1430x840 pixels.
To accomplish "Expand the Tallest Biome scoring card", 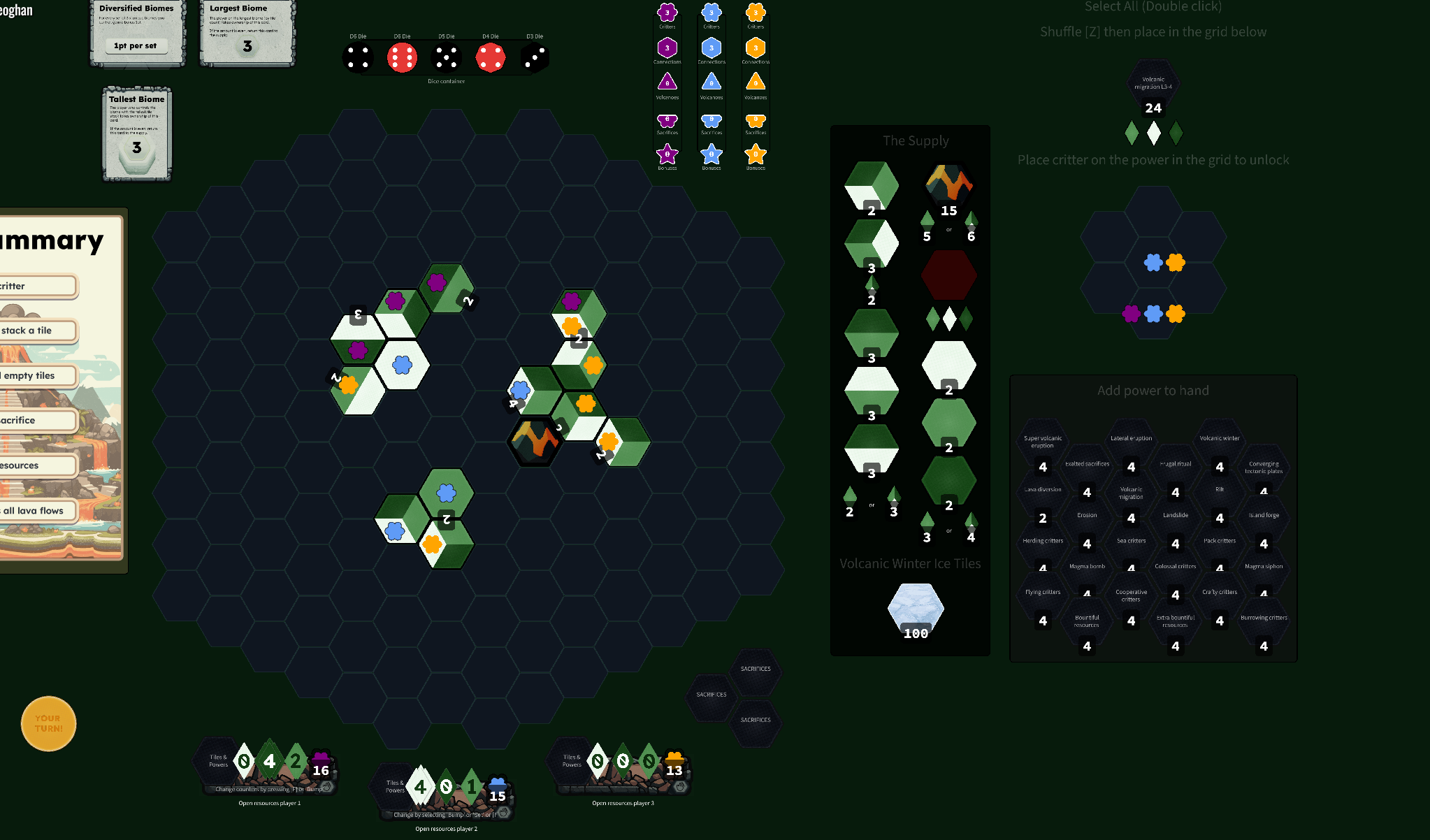I will pos(136,133).
